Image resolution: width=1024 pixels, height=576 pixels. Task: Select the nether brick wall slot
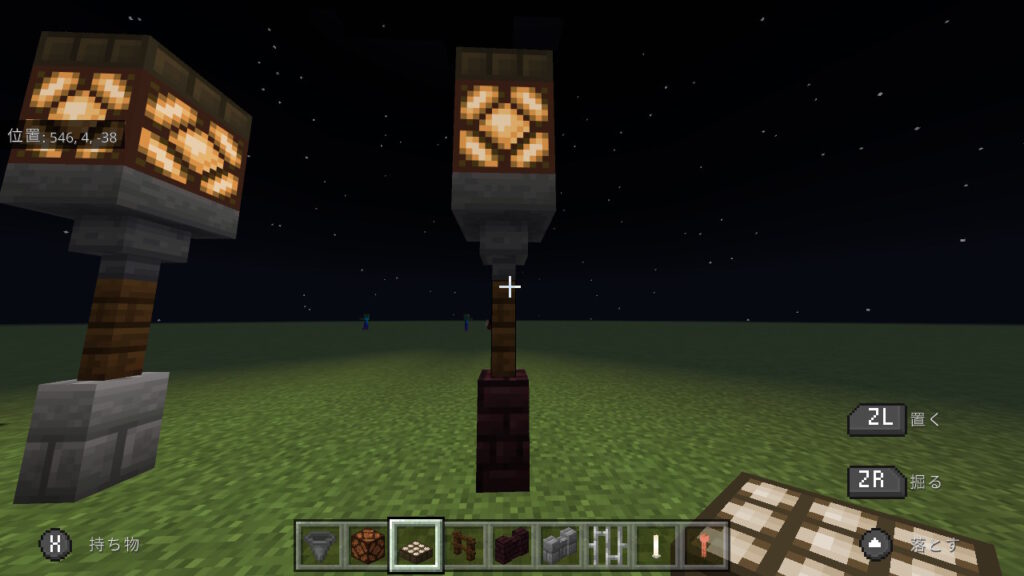point(511,546)
